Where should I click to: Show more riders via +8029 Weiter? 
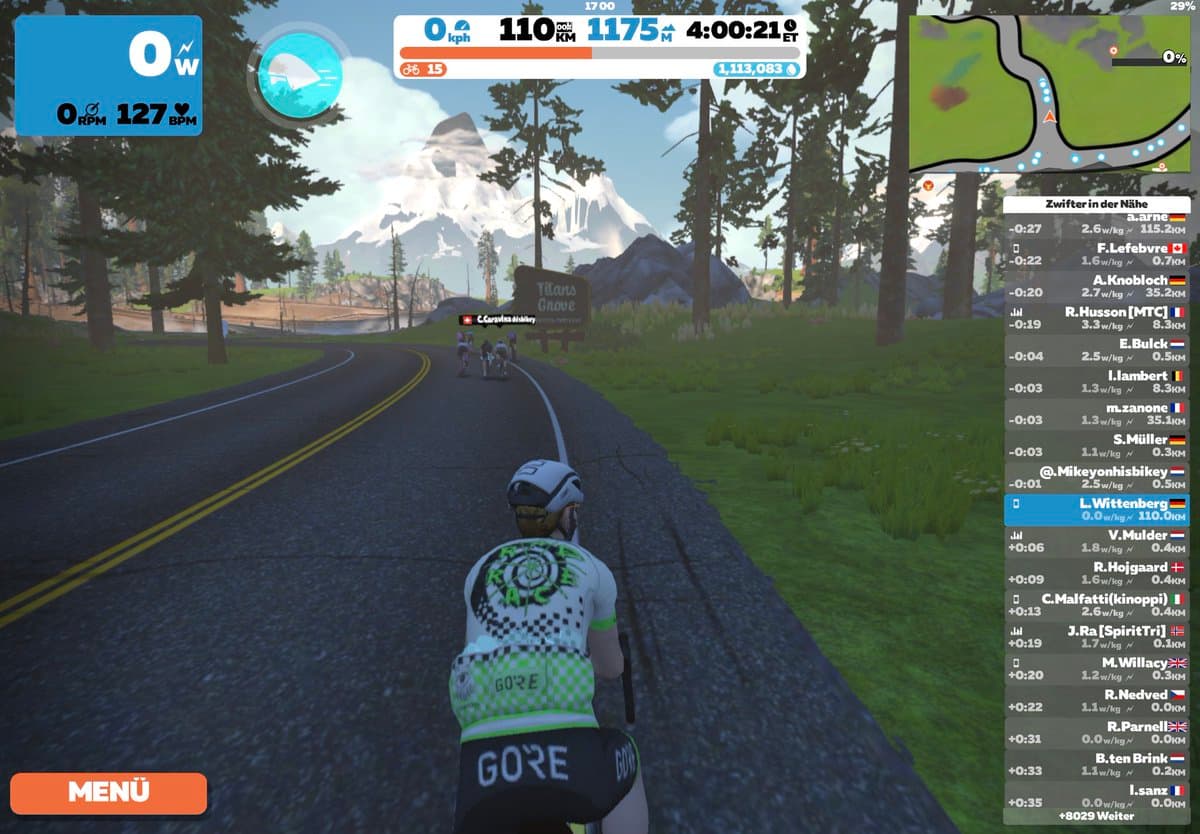pyautogui.click(x=1096, y=816)
